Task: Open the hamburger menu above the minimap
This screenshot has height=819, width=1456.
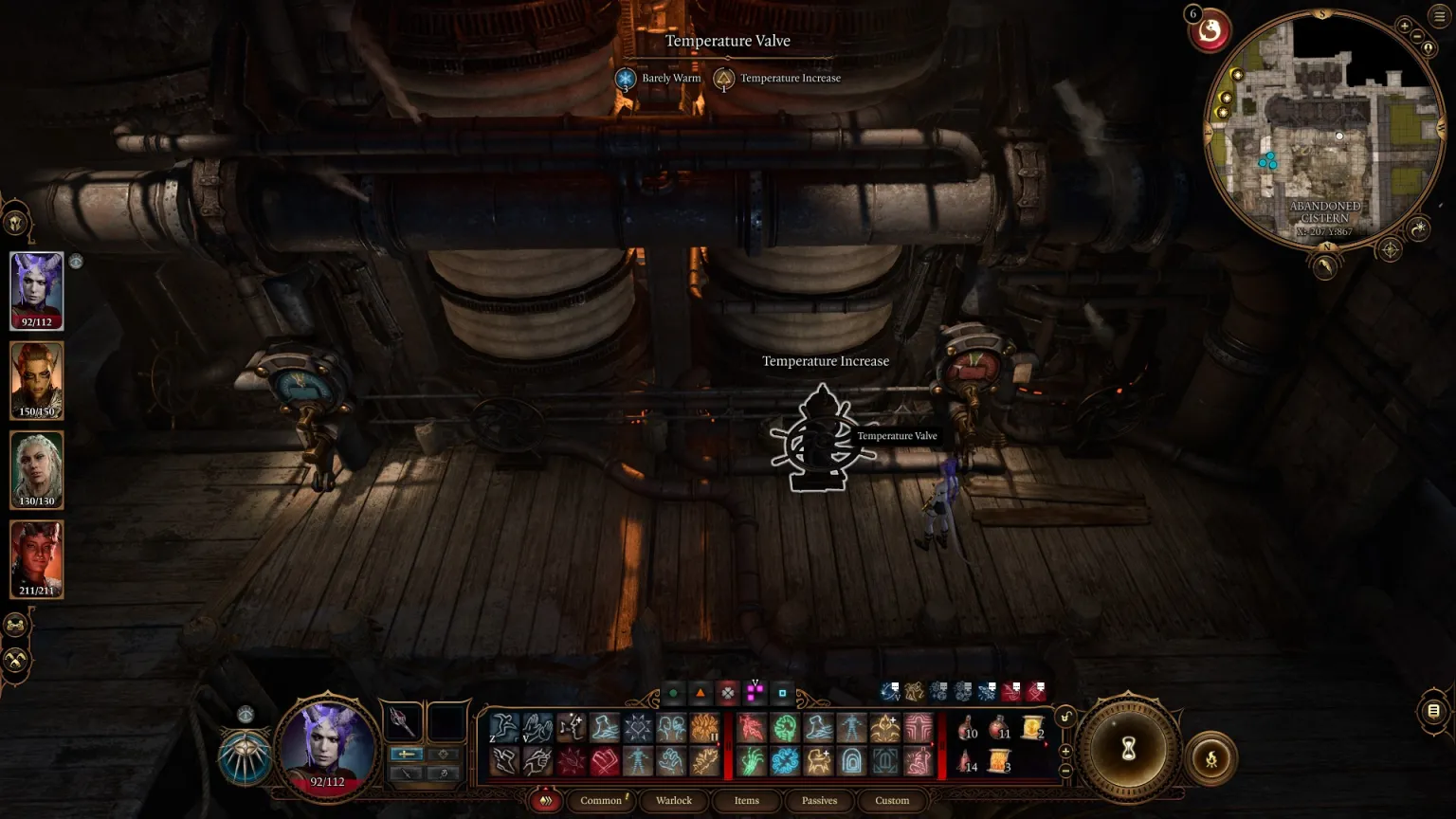Action: tap(1438, 16)
